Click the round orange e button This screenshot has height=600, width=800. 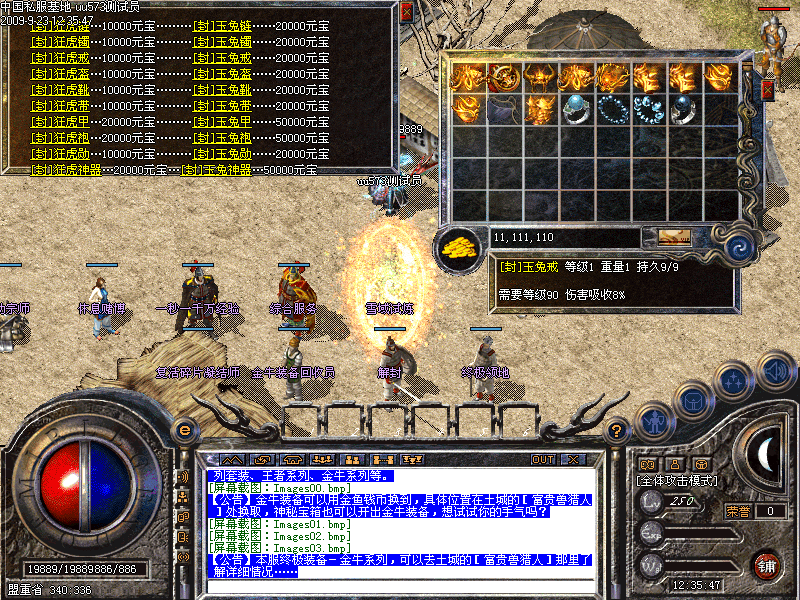pos(184,430)
